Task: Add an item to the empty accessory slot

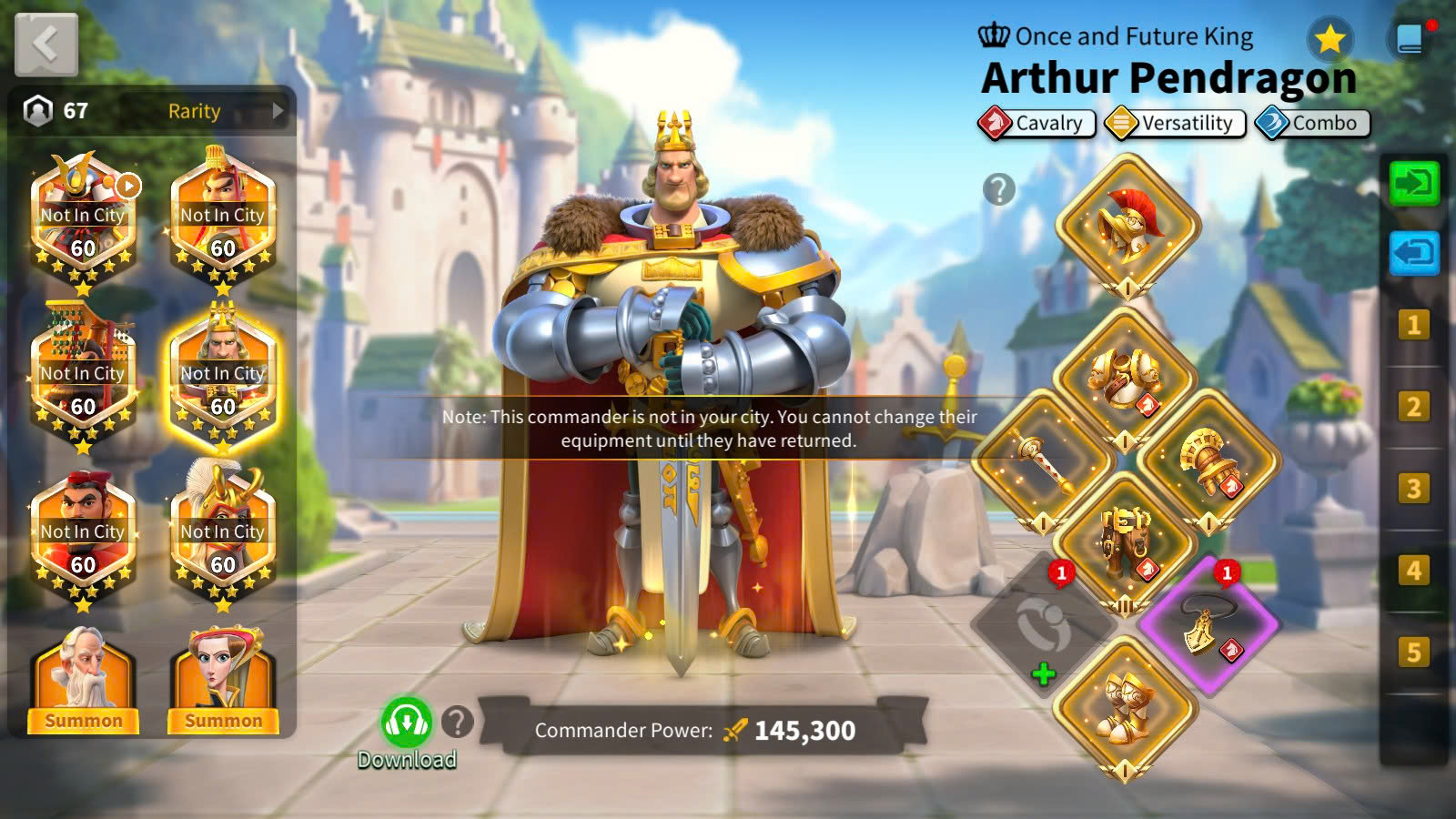Action: coord(1044,628)
